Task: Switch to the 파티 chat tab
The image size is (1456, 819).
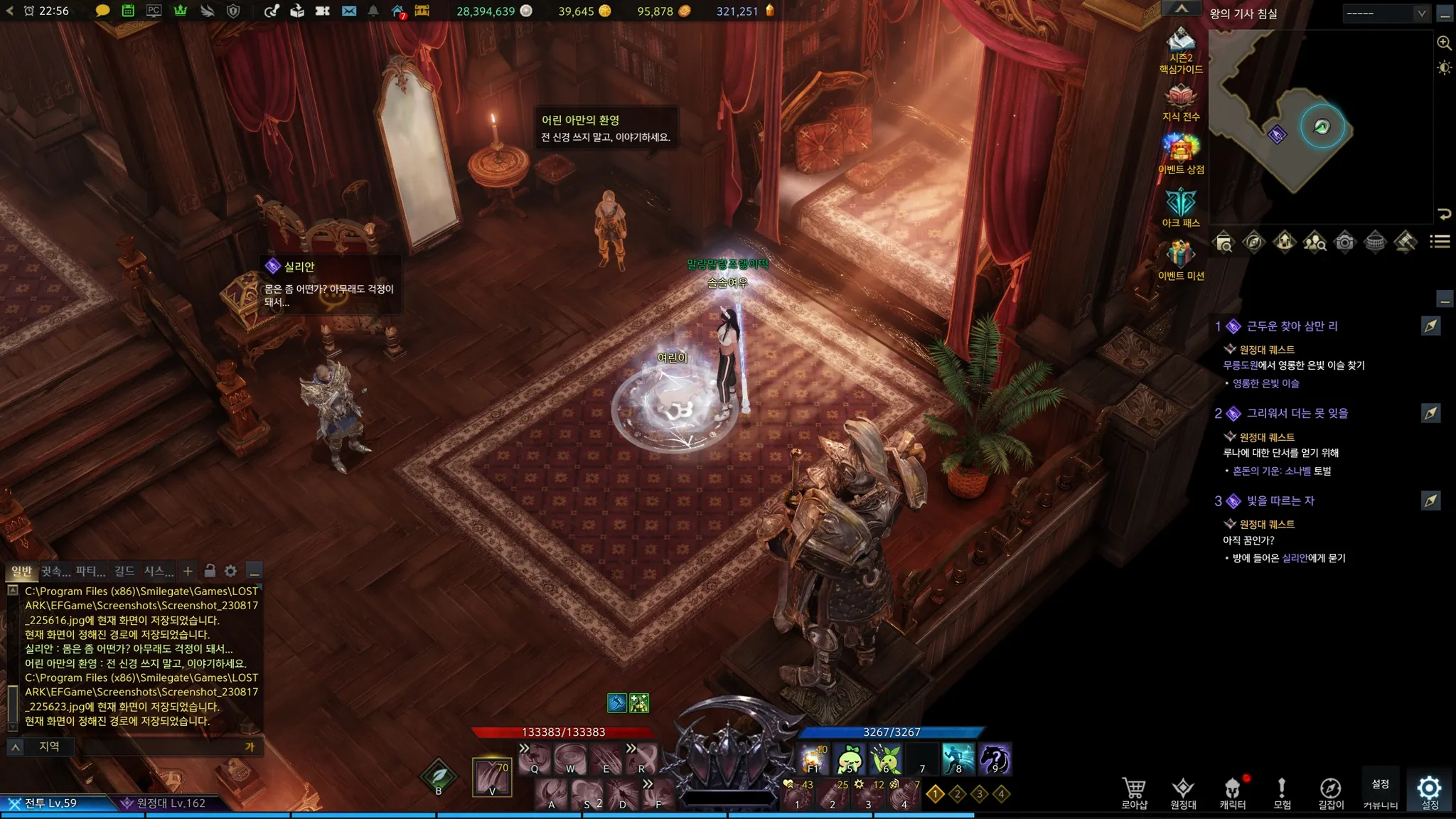Action: pos(90,571)
